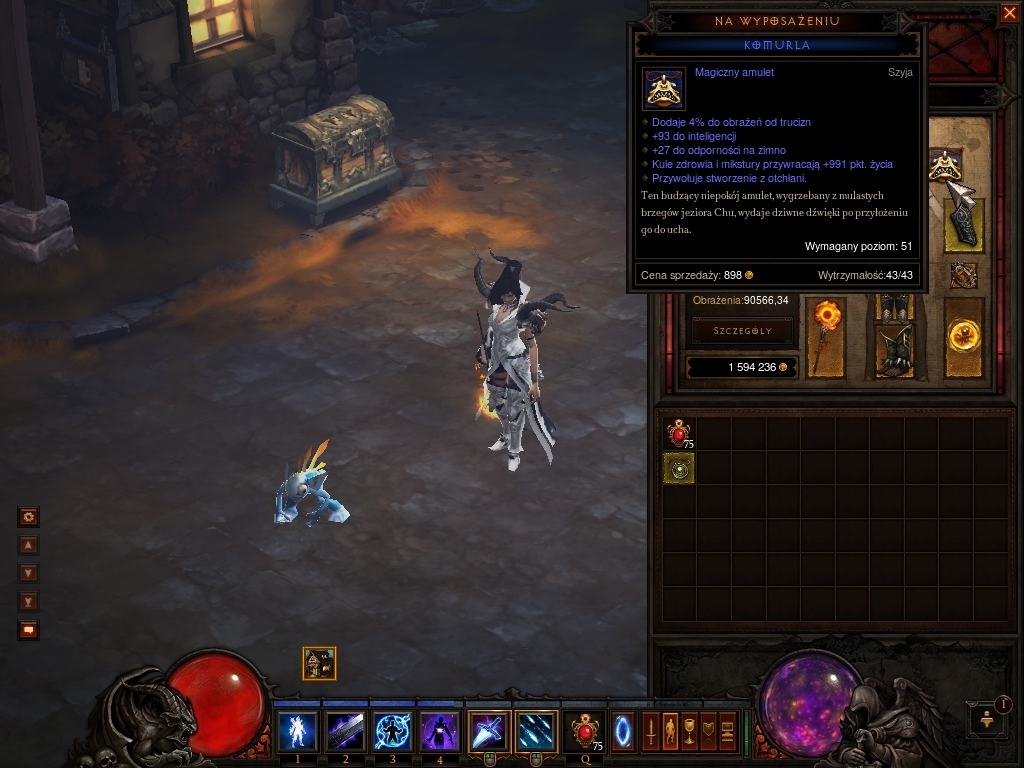Click the house buff icon

pos(319,663)
